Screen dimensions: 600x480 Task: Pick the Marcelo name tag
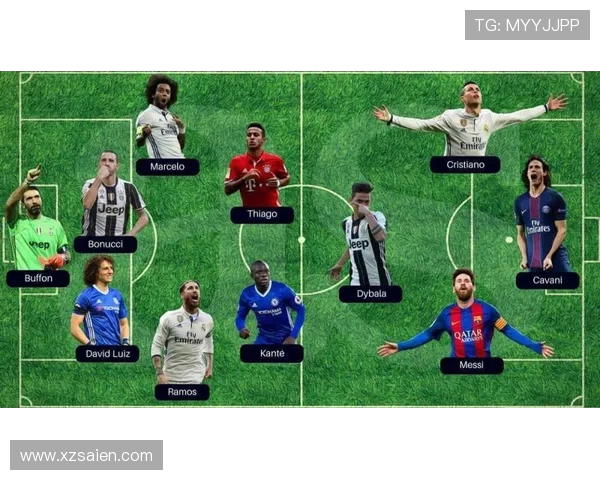(x=167, y=167)
